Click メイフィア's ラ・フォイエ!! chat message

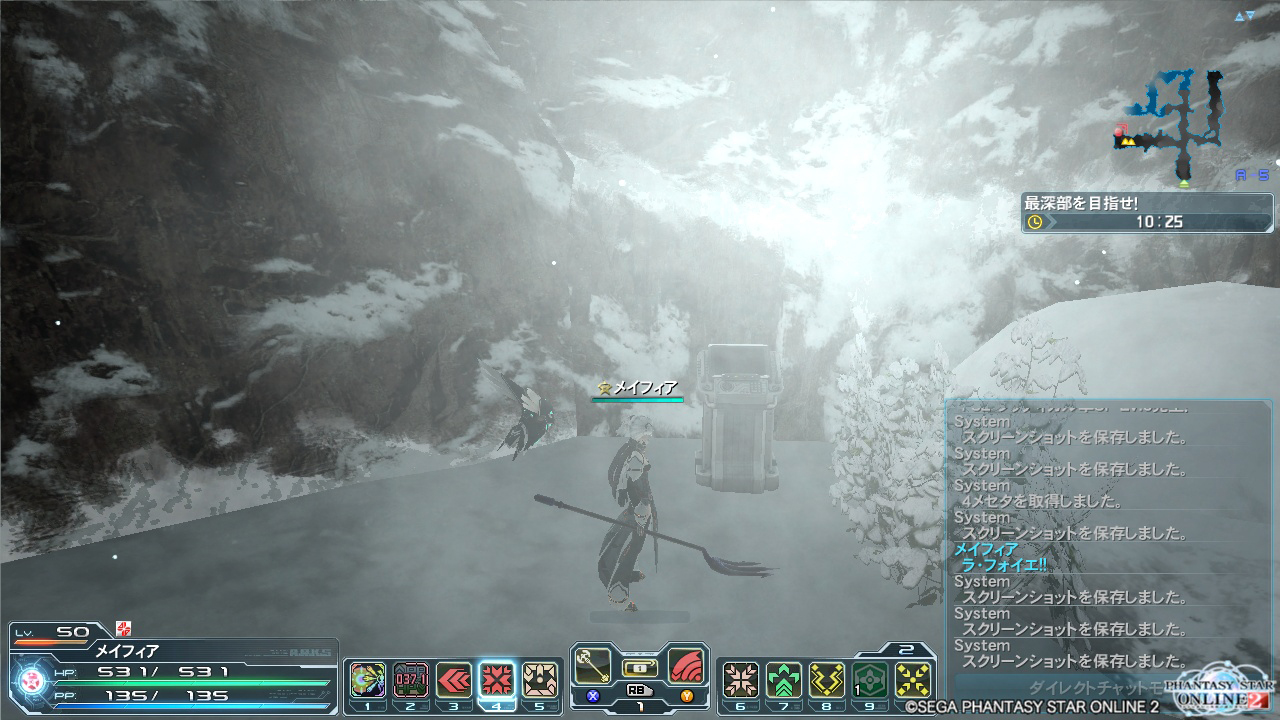[1000, 565]
